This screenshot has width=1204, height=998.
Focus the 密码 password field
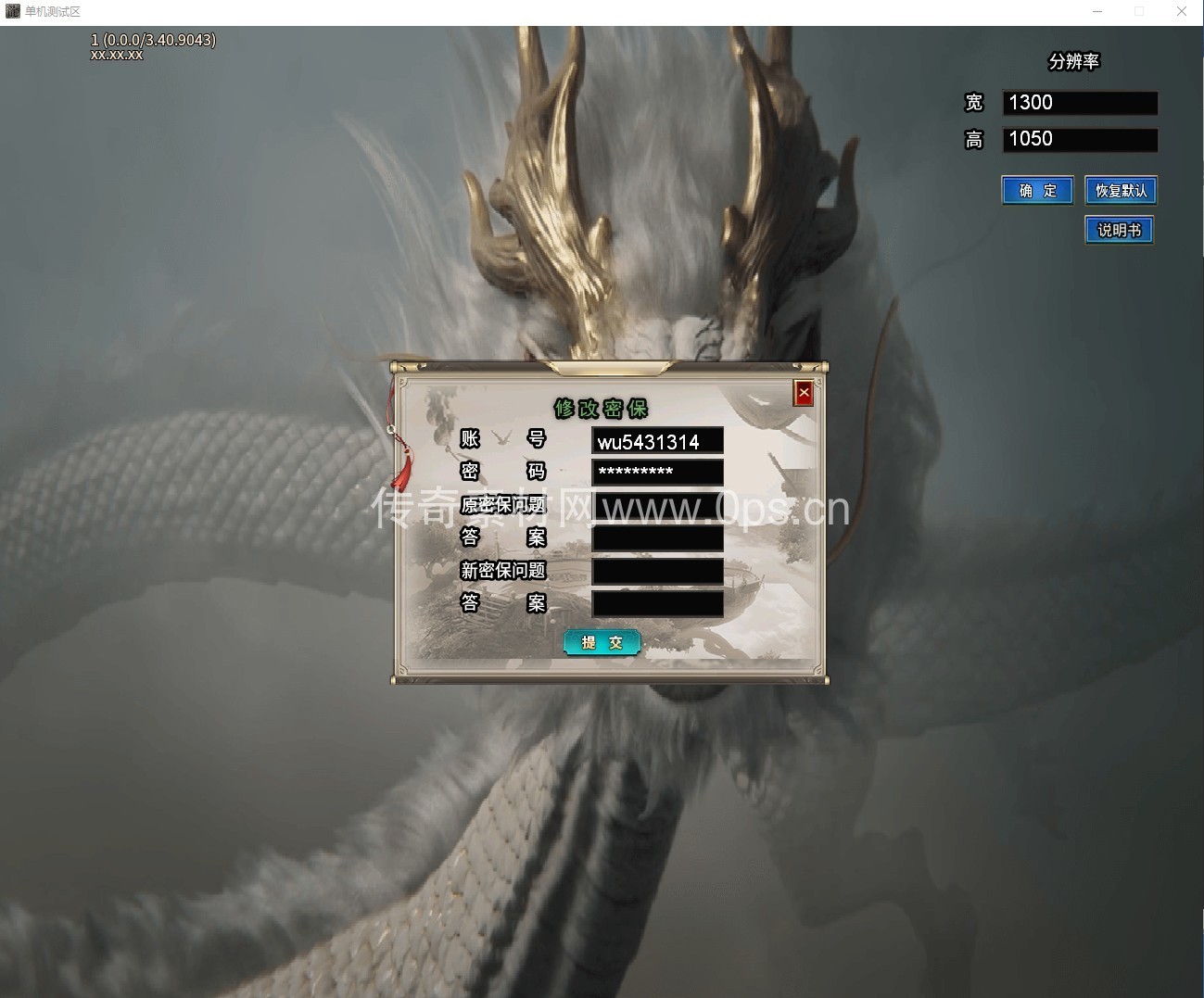pyautogui.click(x=657, y=472)
